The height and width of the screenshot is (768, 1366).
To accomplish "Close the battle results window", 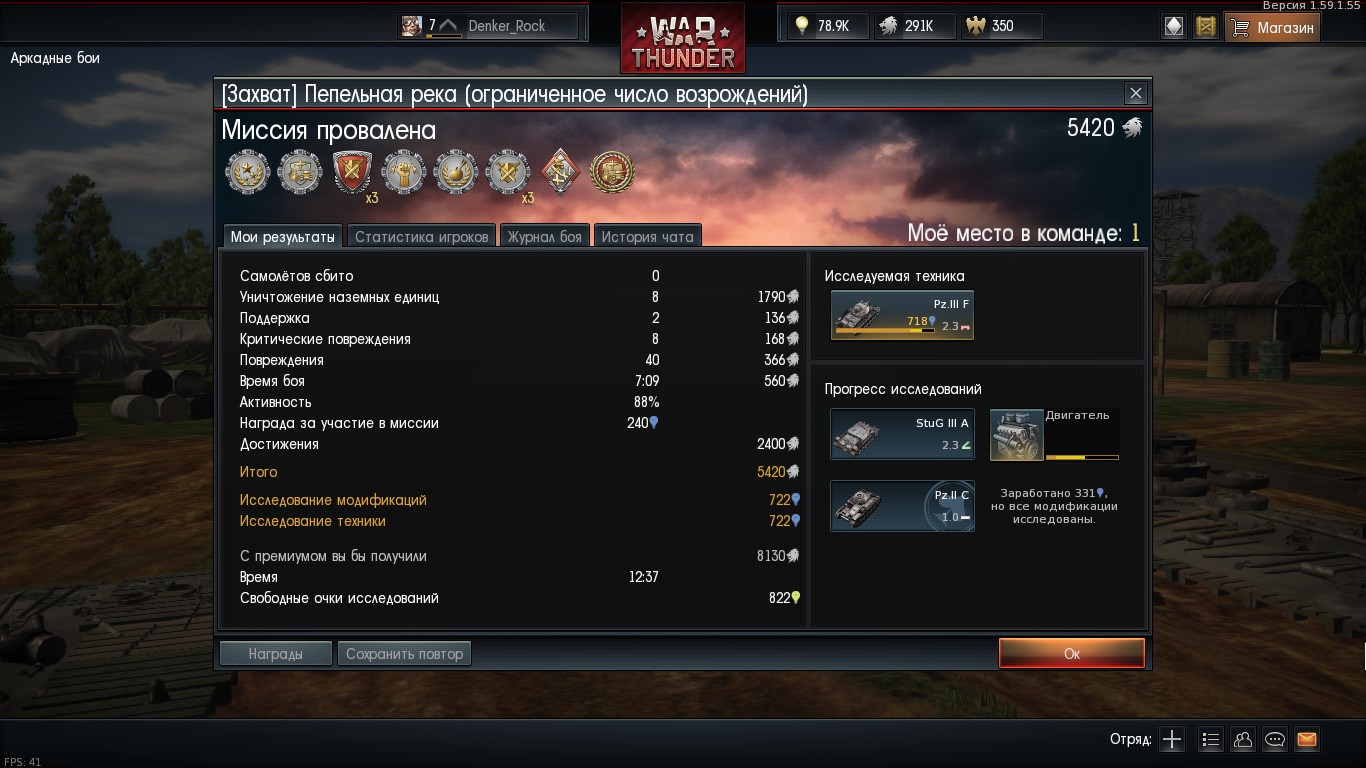I will point(1135,94).
